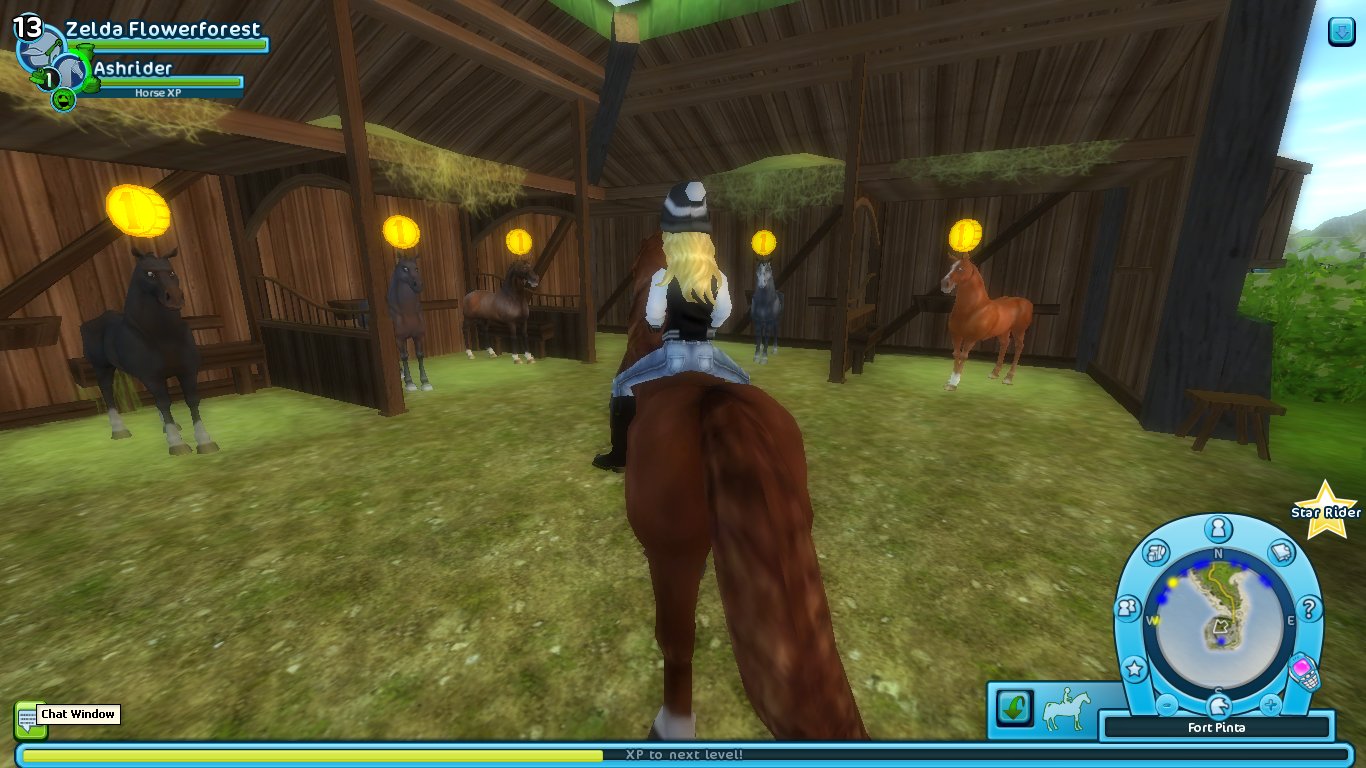Open Zelda Flowerforest's character portrait
The height and width of the screenshot is (768, 1366).
[42, 52]
